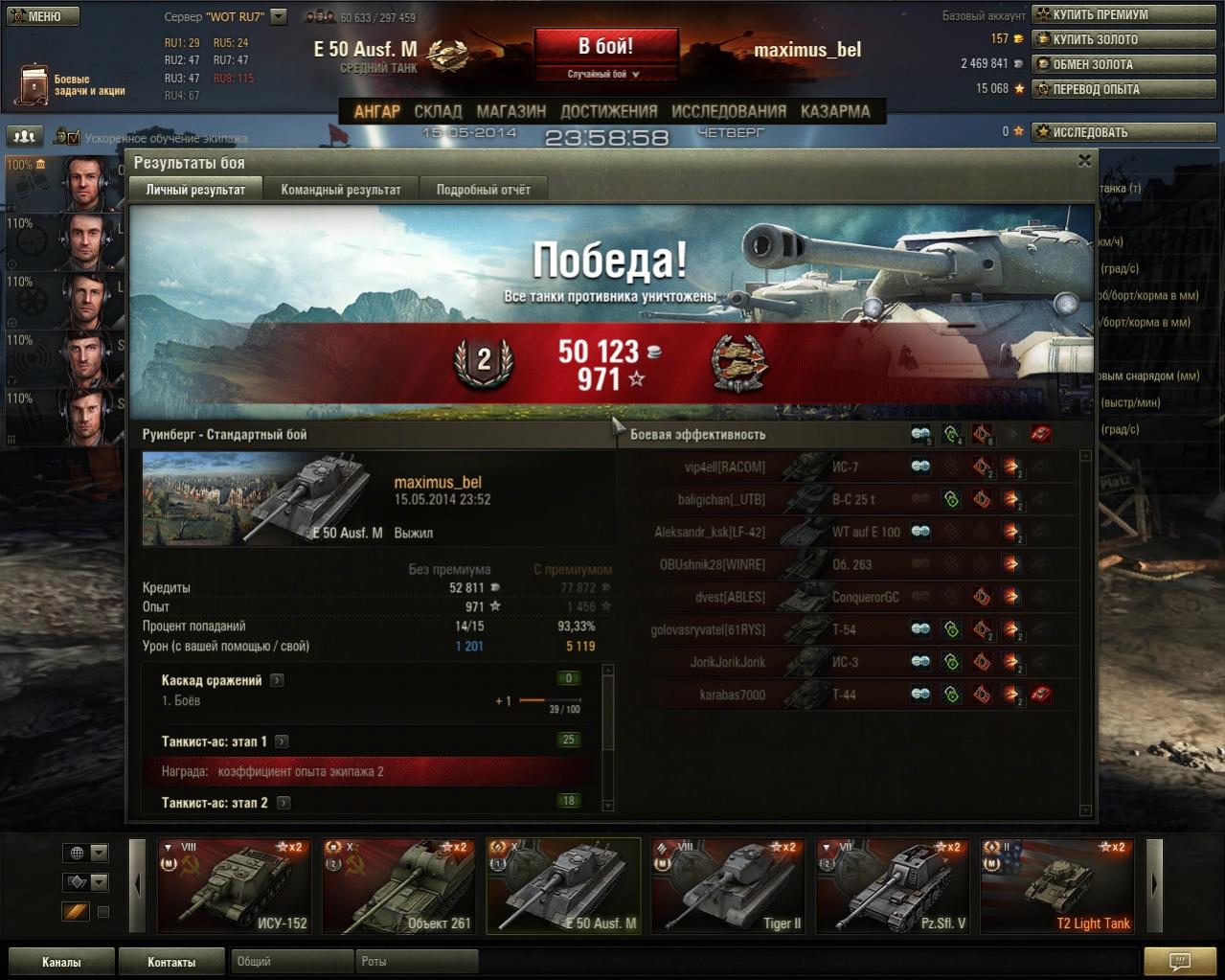
Task: Click the Купить золото button
Action: (x=1123, y=39)
